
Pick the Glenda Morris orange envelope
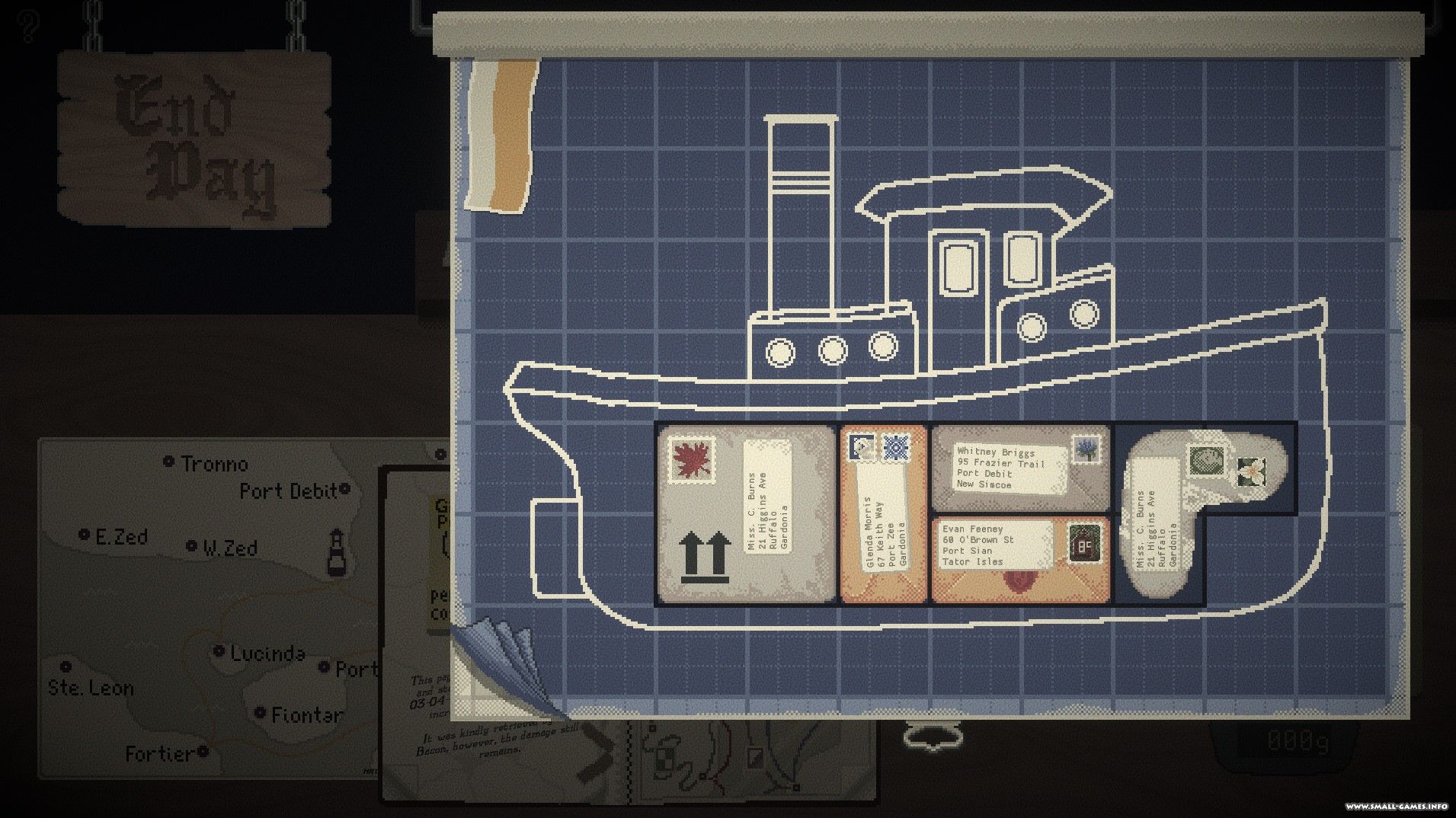(884, 514)
